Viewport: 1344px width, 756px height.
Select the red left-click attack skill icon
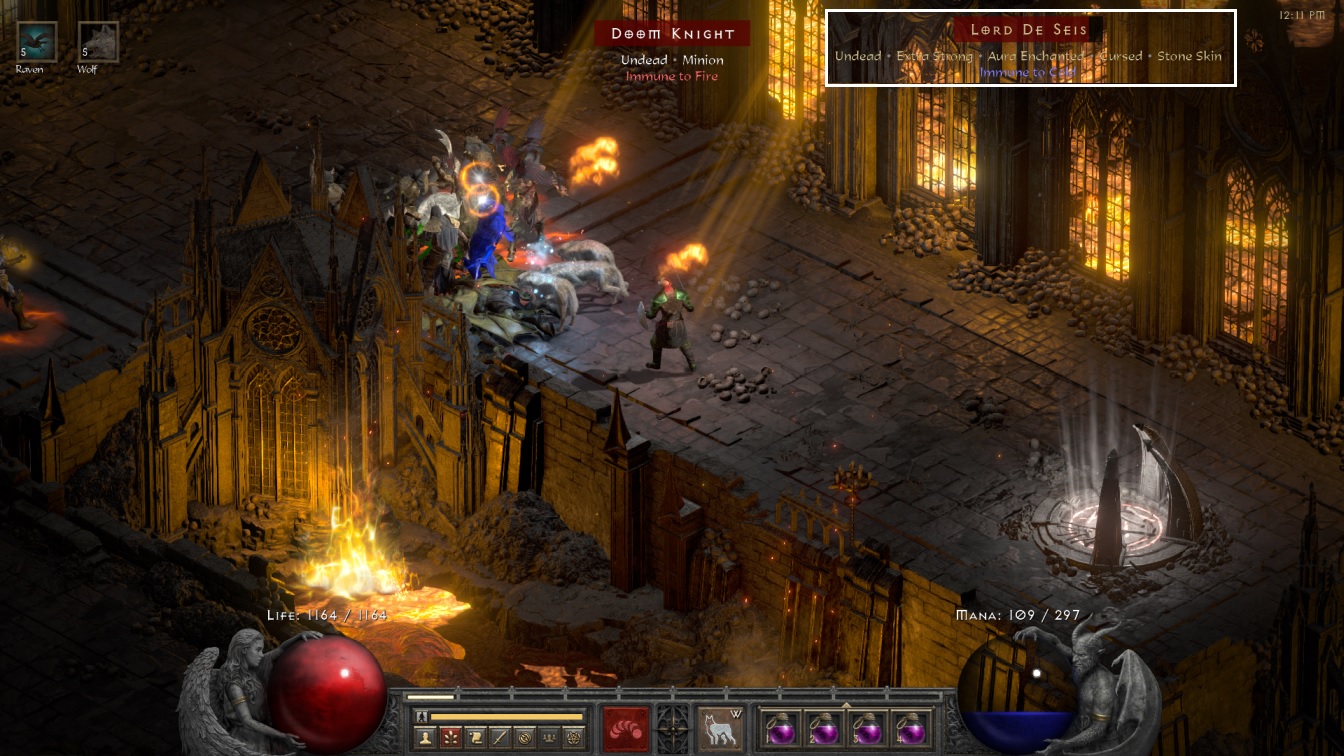(625, 728)
